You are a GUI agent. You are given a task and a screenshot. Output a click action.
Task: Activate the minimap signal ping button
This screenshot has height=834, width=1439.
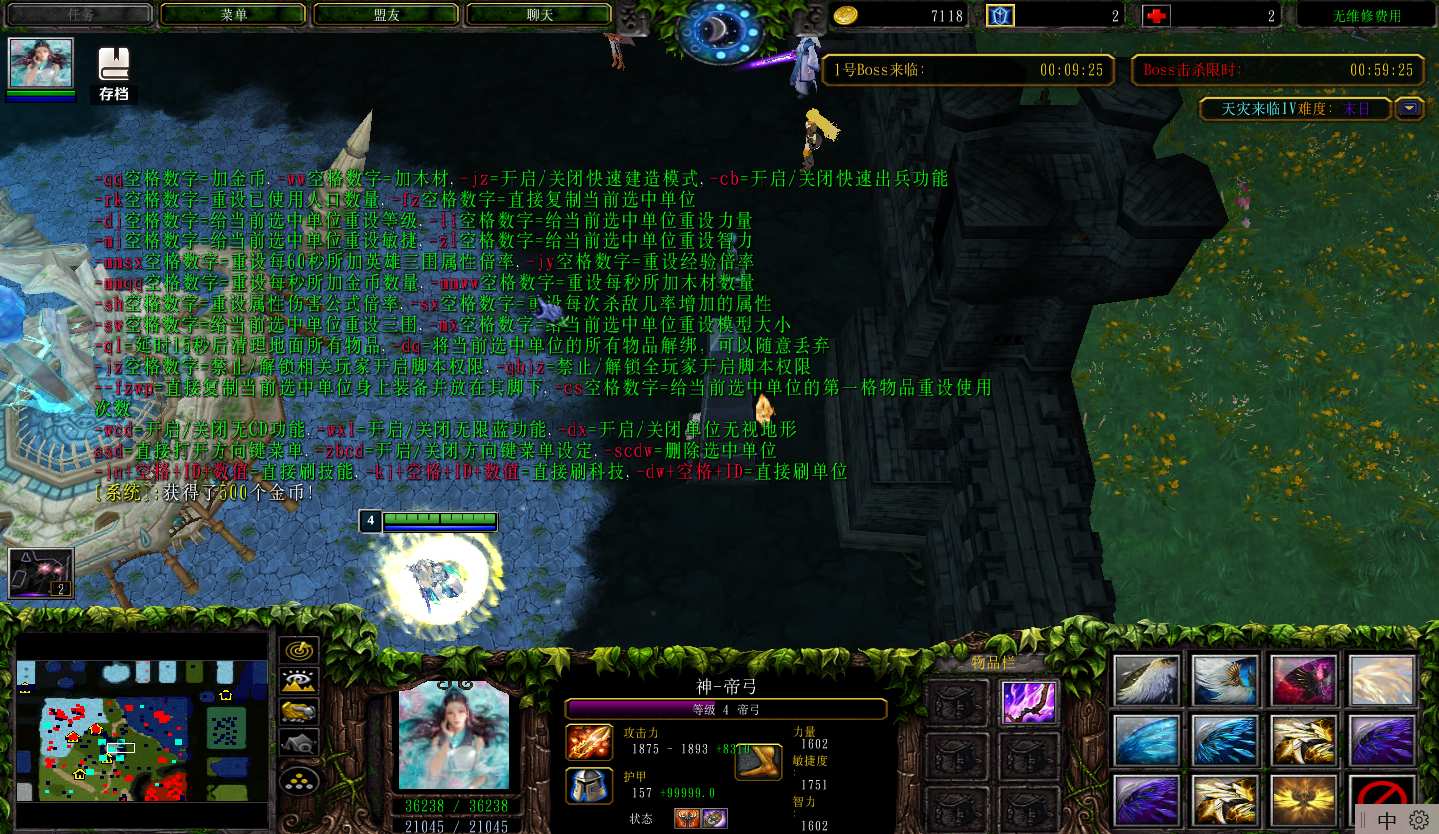(x=299, y=651)
